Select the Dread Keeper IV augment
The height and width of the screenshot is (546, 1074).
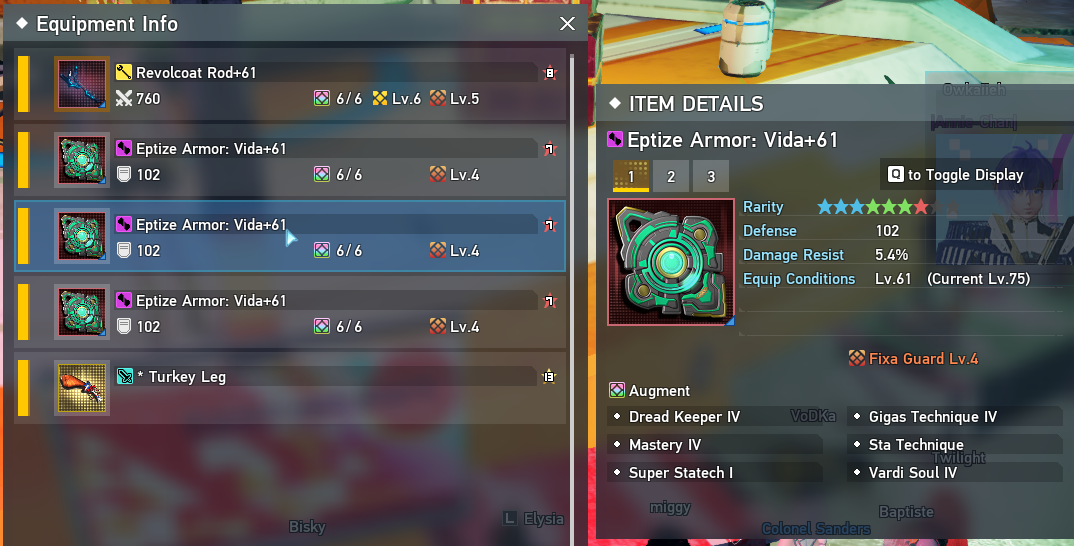tap(684, 417)
